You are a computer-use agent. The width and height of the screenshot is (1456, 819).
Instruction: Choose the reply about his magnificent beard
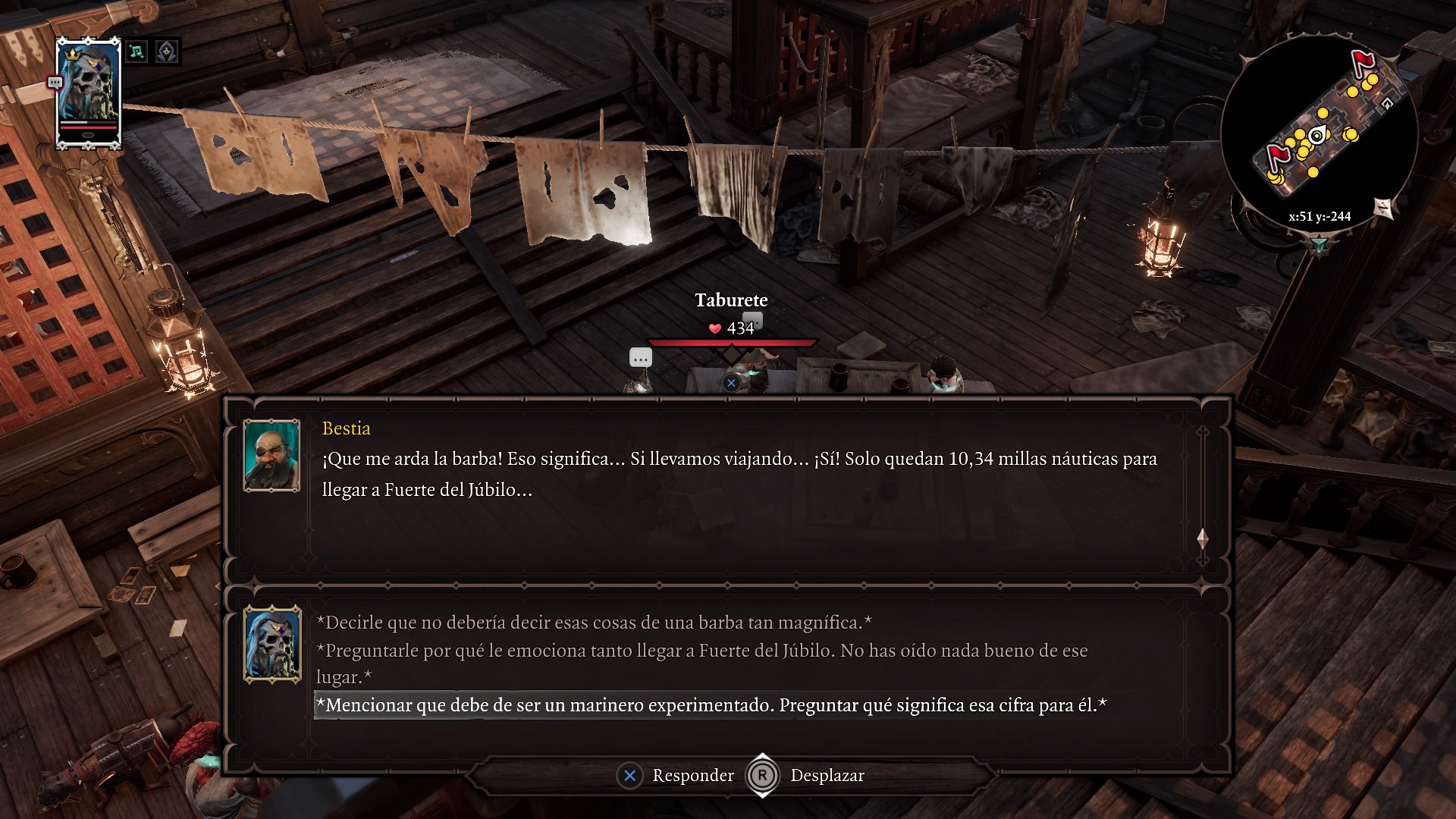[594, 623]
